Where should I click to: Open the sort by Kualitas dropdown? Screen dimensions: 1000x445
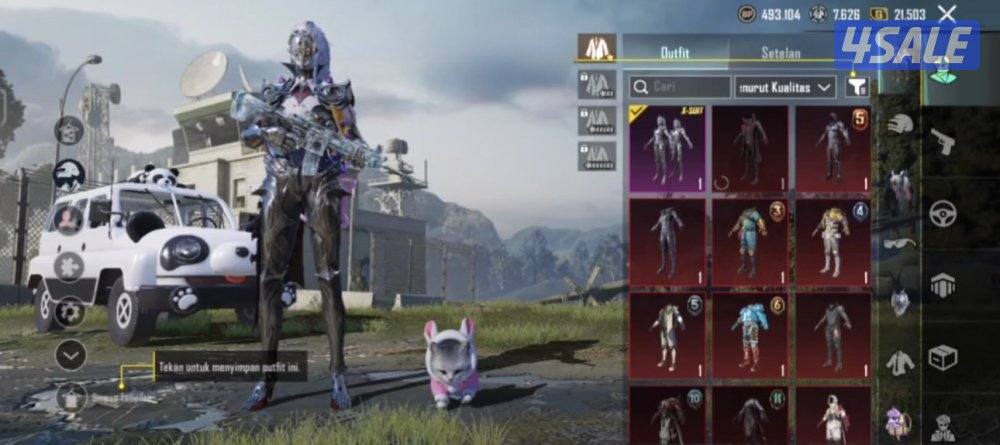[x=785, y=87]
